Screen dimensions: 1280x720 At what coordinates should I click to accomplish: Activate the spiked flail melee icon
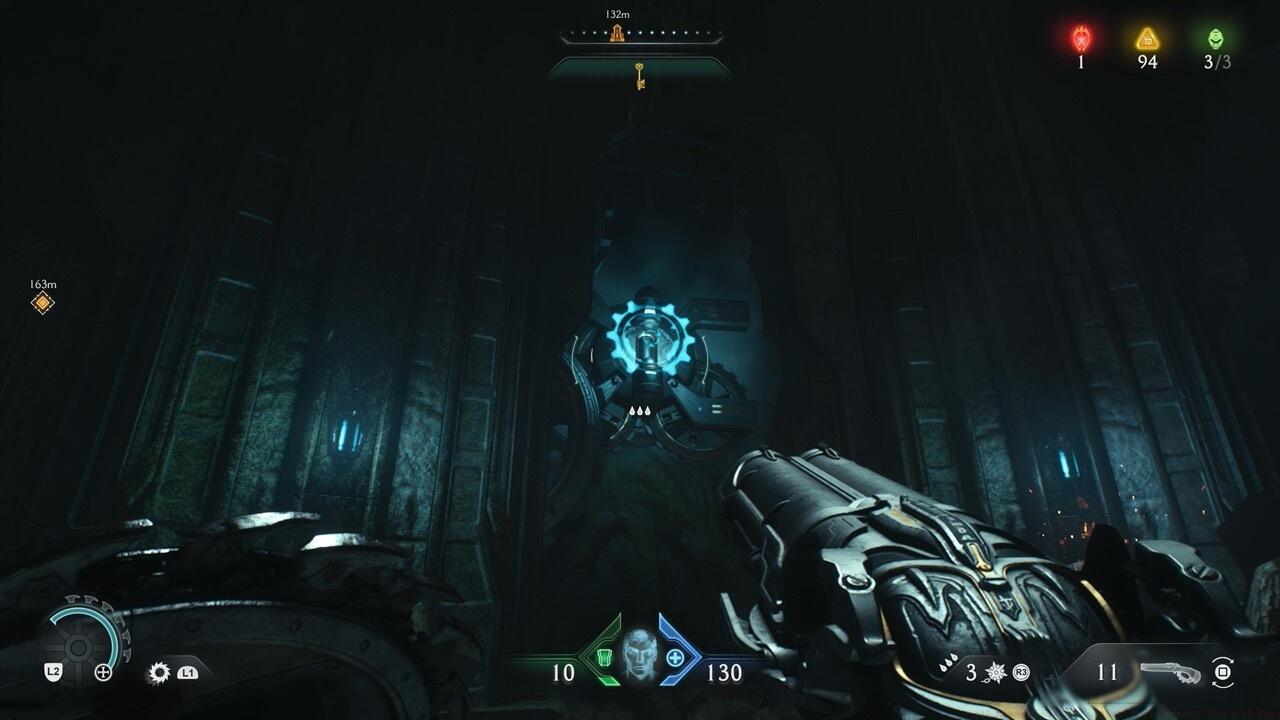point(997,672)
